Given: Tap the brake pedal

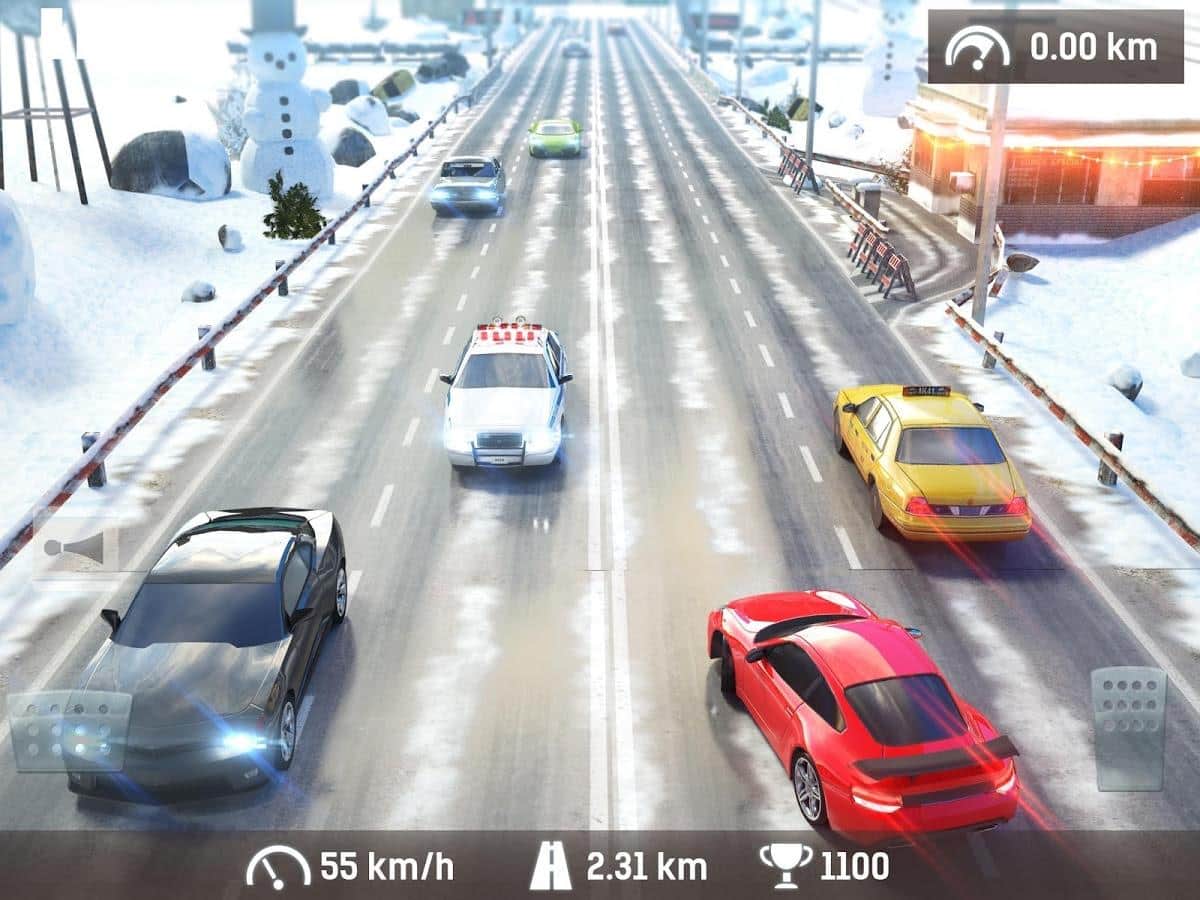Looking at the screenshot, I should click(70, 730).
